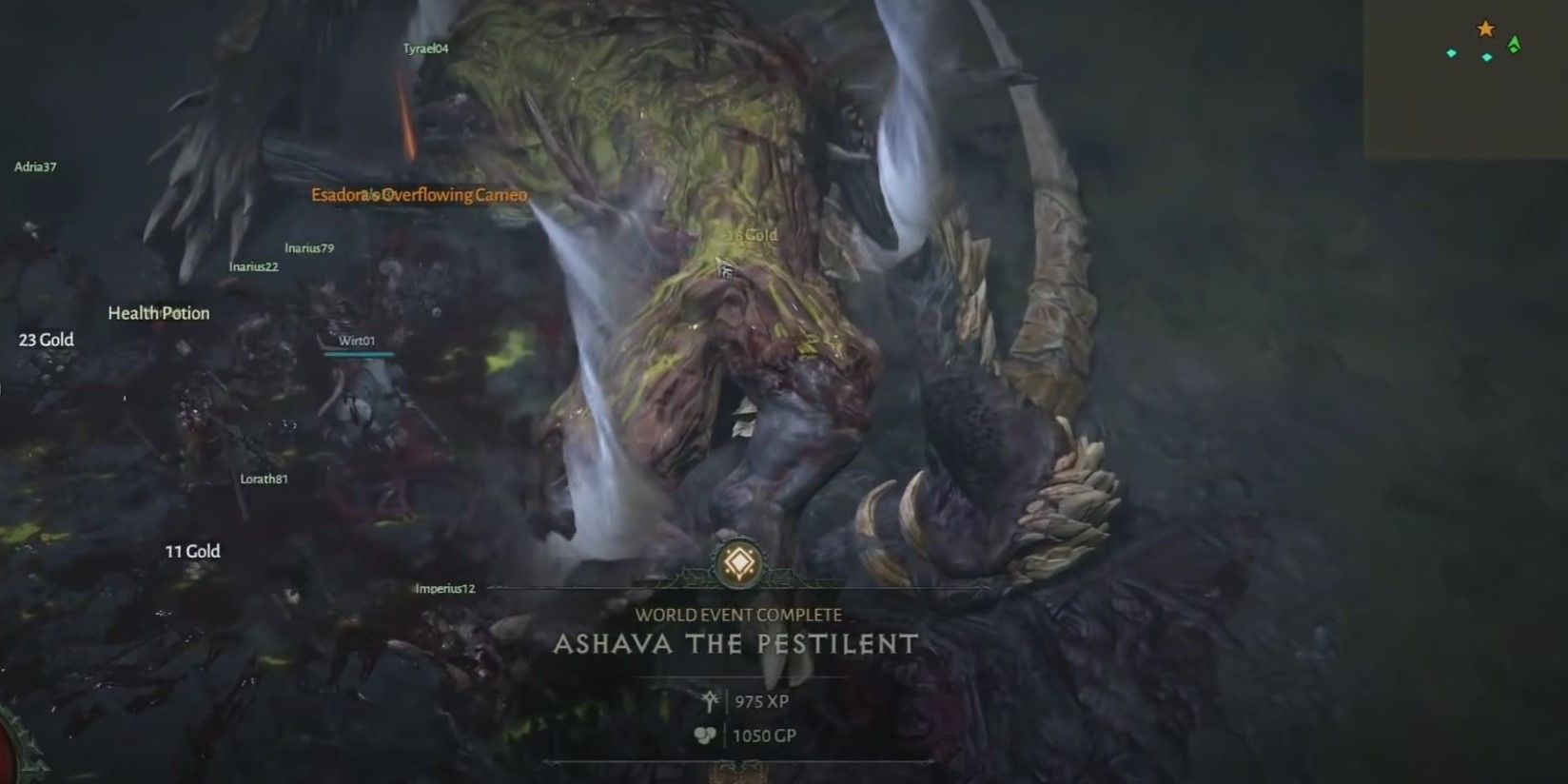Click the coins icon next to 1050 GP

point(705,735)
